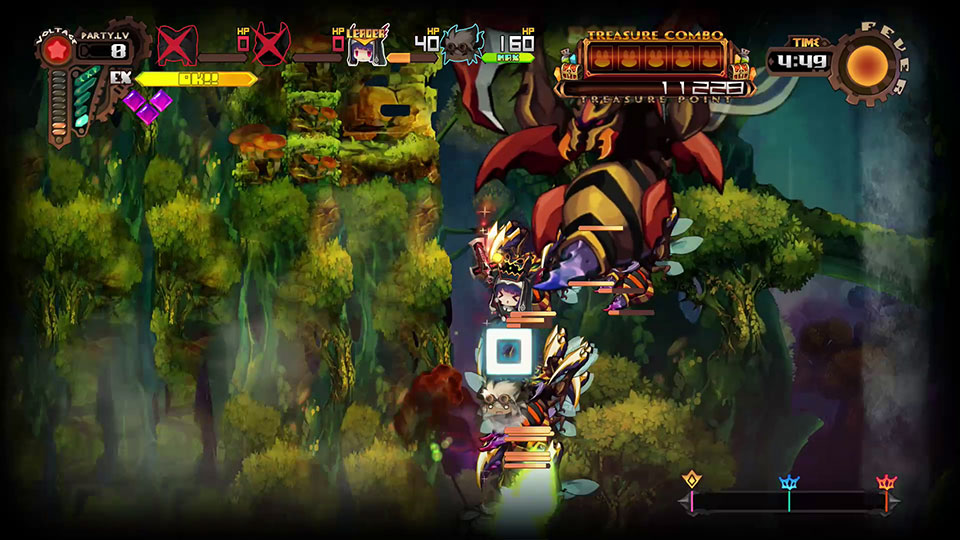Click the red star Voltage emblem

[x=55, y=51]
